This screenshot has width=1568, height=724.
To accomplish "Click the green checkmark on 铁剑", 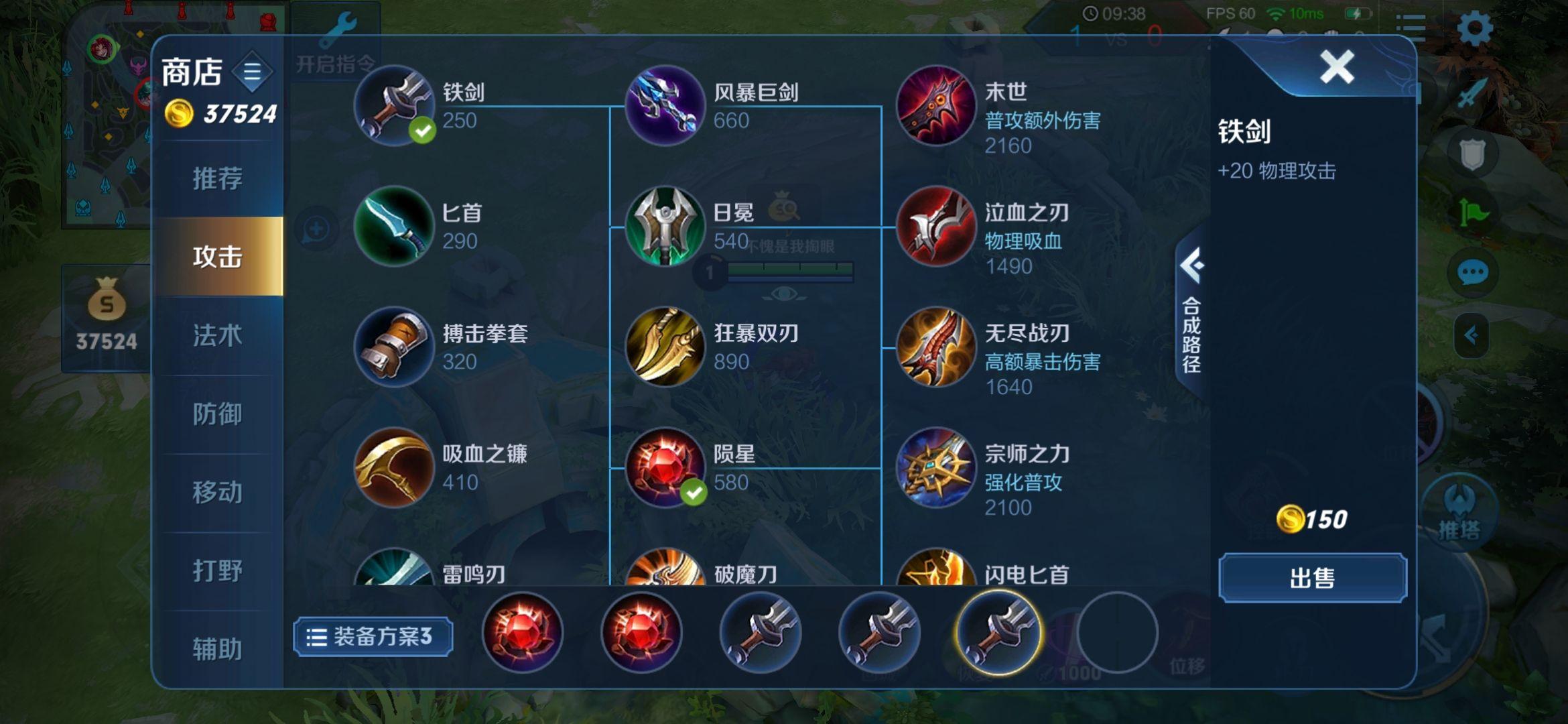I will [421, 131].
